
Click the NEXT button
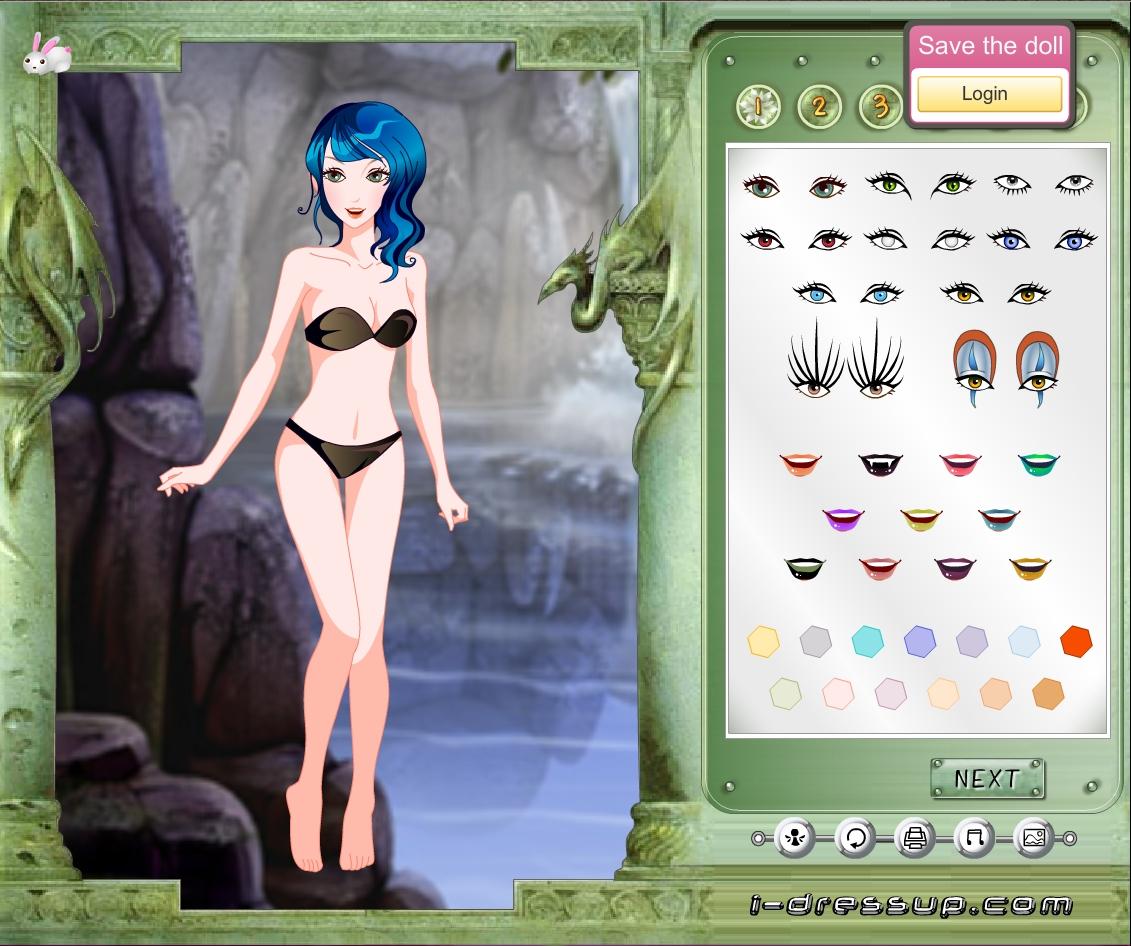987,778
